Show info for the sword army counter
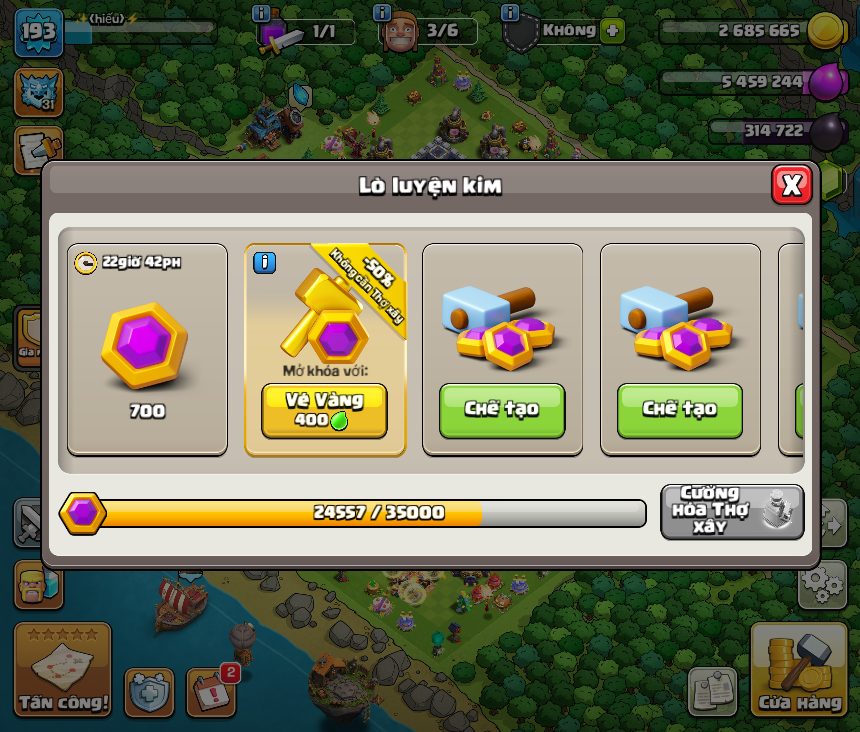 [x=262, y=14]
